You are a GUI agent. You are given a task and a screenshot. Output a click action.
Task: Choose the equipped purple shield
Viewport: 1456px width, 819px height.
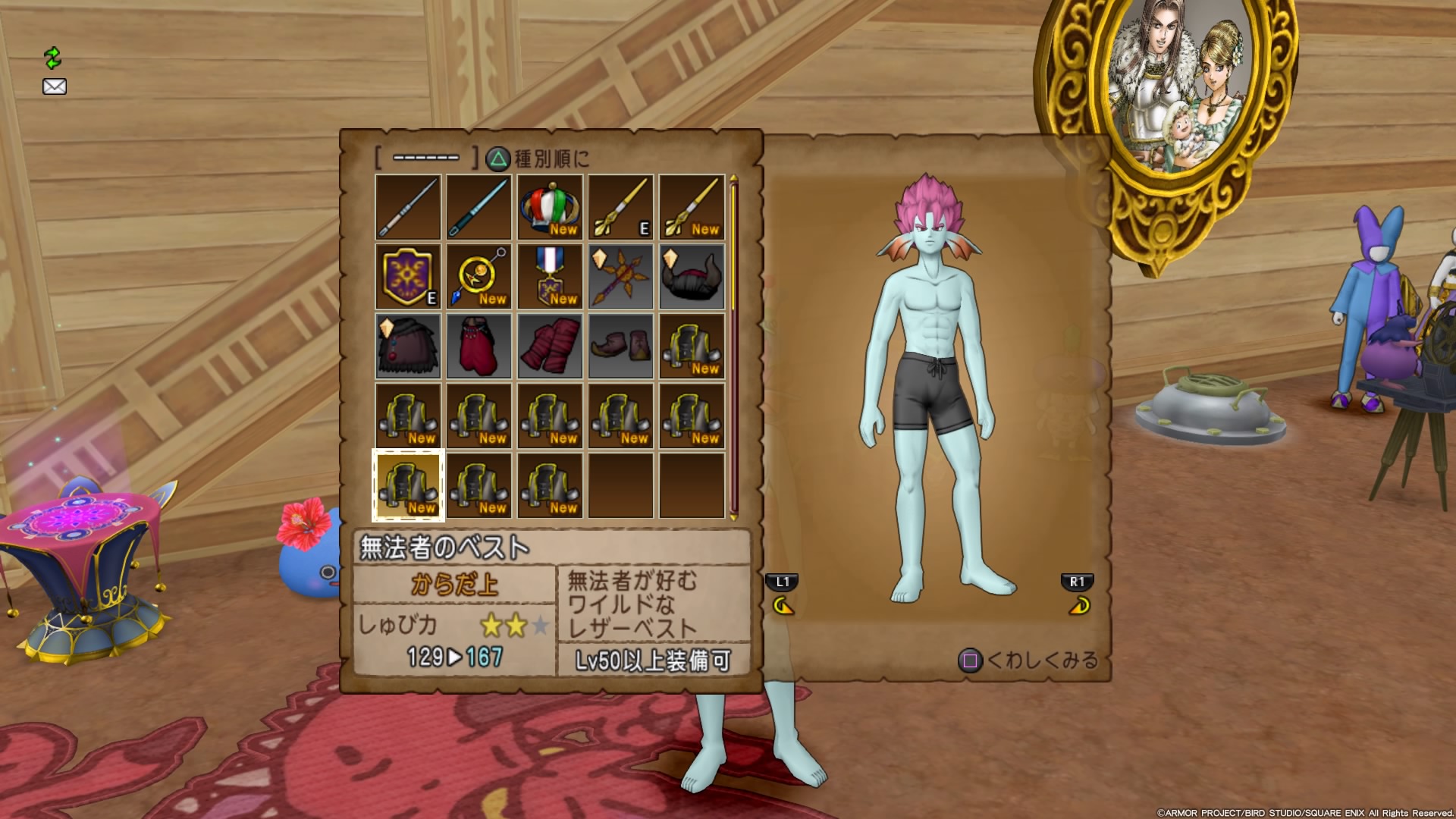(408, 277)
